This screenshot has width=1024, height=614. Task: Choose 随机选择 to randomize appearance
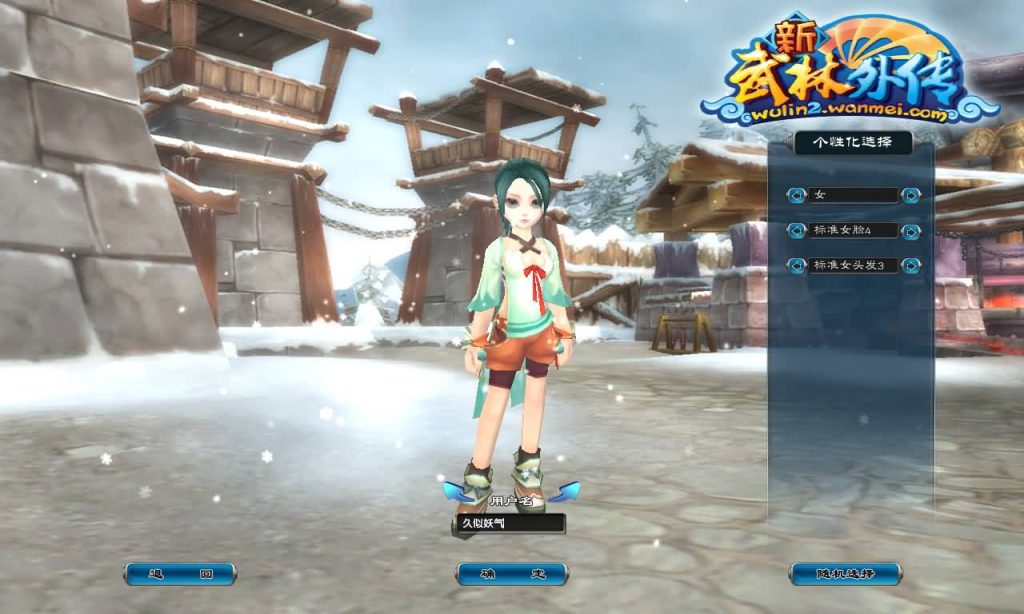845,574
